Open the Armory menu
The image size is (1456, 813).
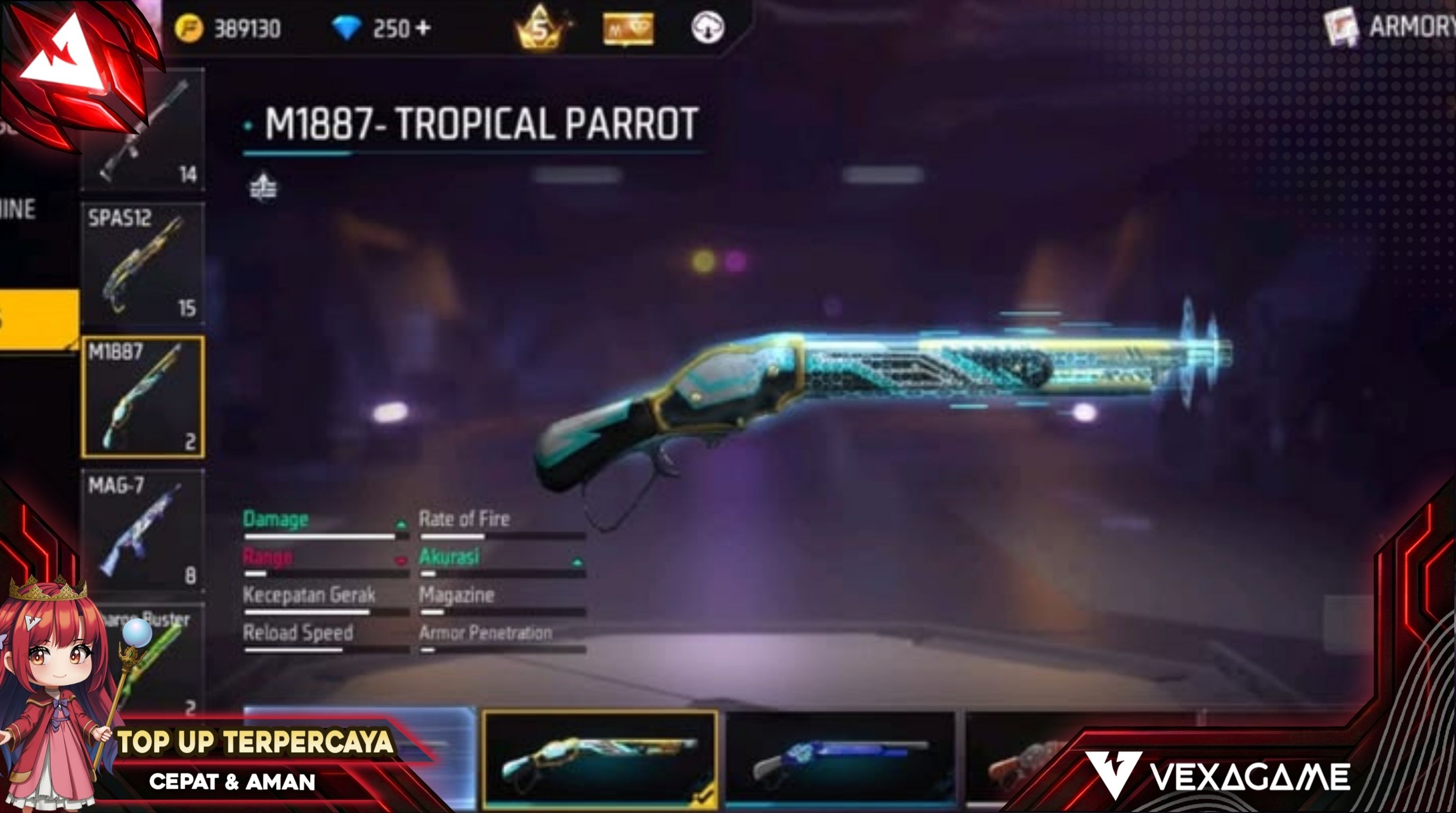tap(1390, 26)
